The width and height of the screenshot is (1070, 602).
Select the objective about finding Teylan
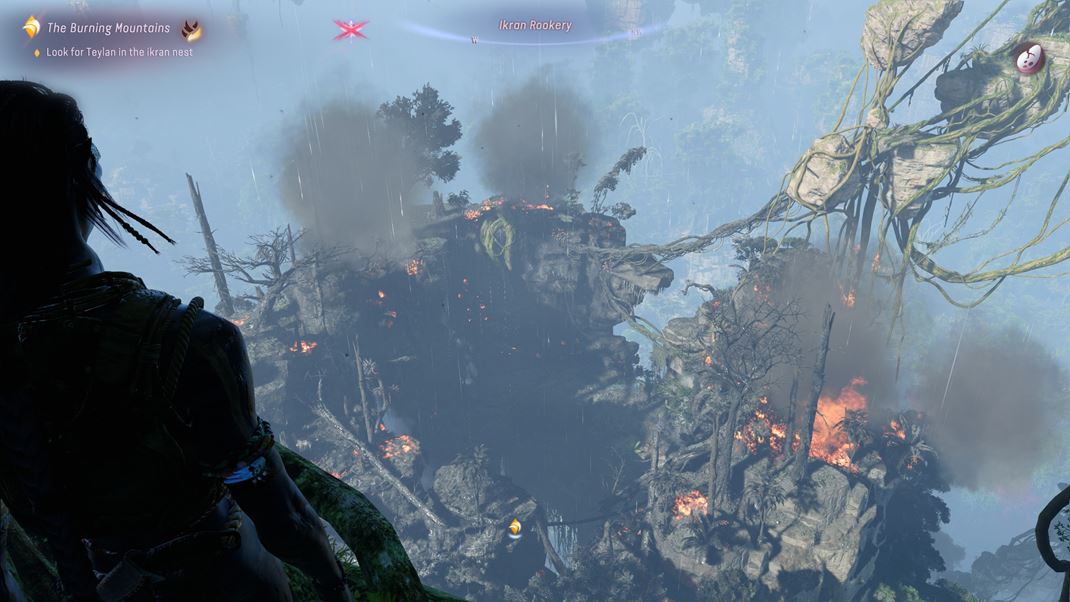pyautogui.click(x=119, y=52)
